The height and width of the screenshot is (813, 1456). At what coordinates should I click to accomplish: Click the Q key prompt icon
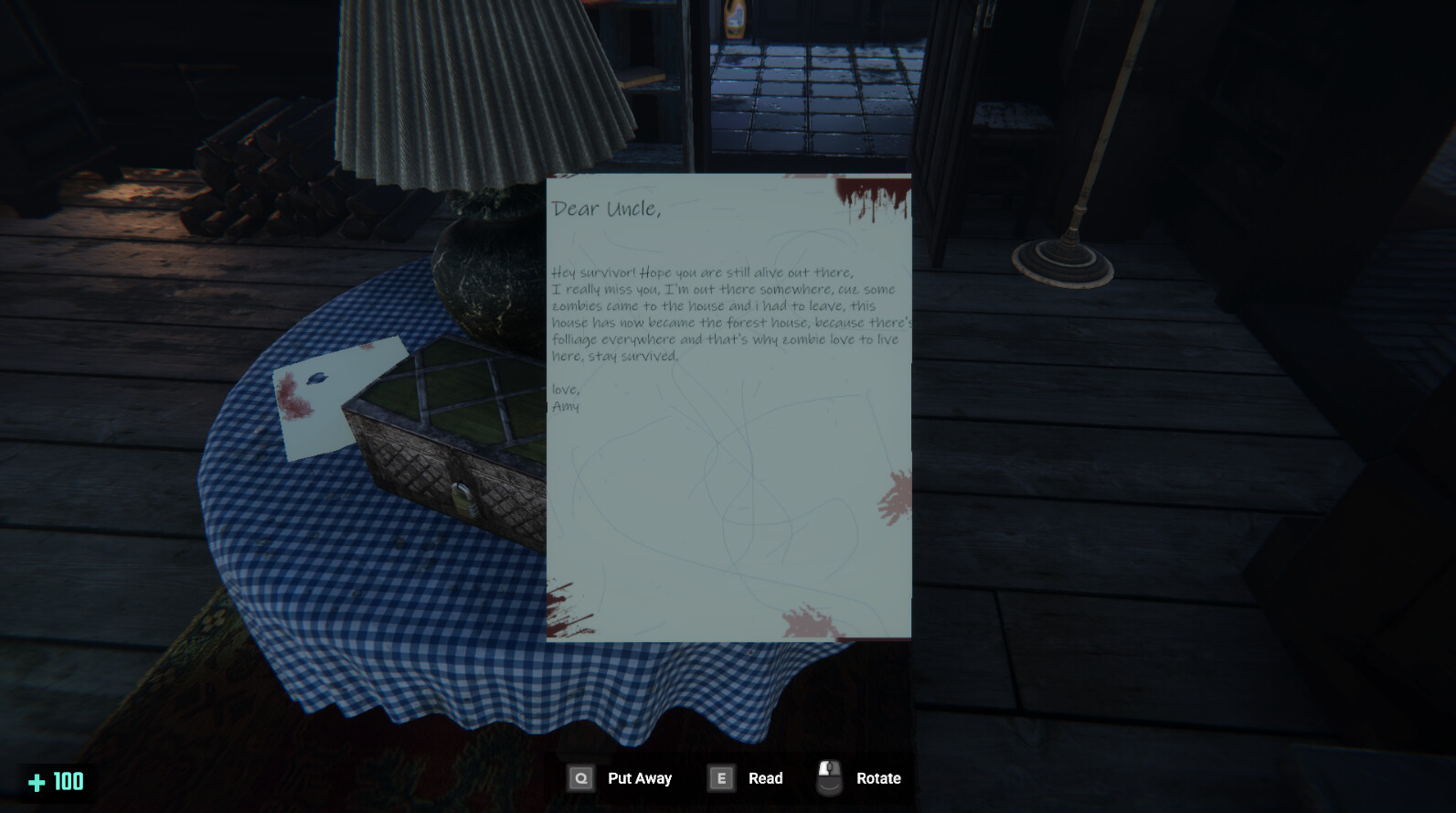pos(581,778)
